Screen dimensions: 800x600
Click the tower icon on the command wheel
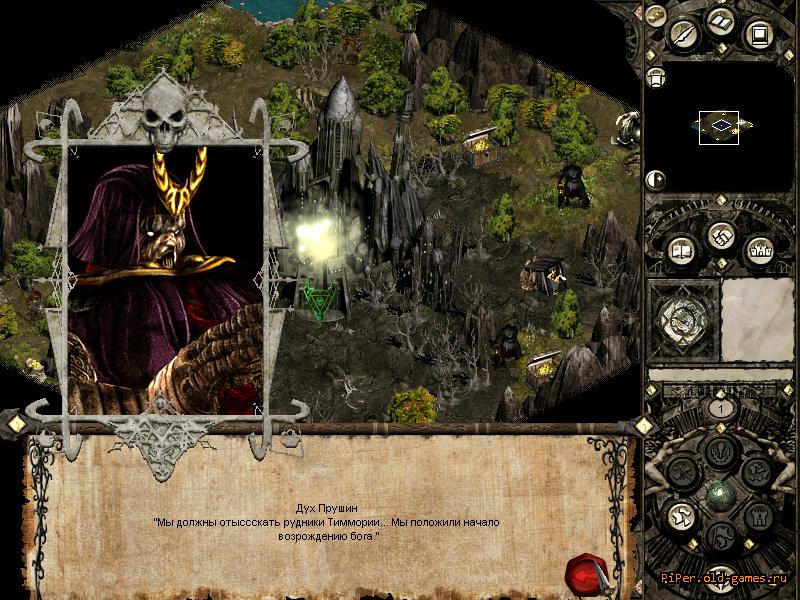[757, 518]
